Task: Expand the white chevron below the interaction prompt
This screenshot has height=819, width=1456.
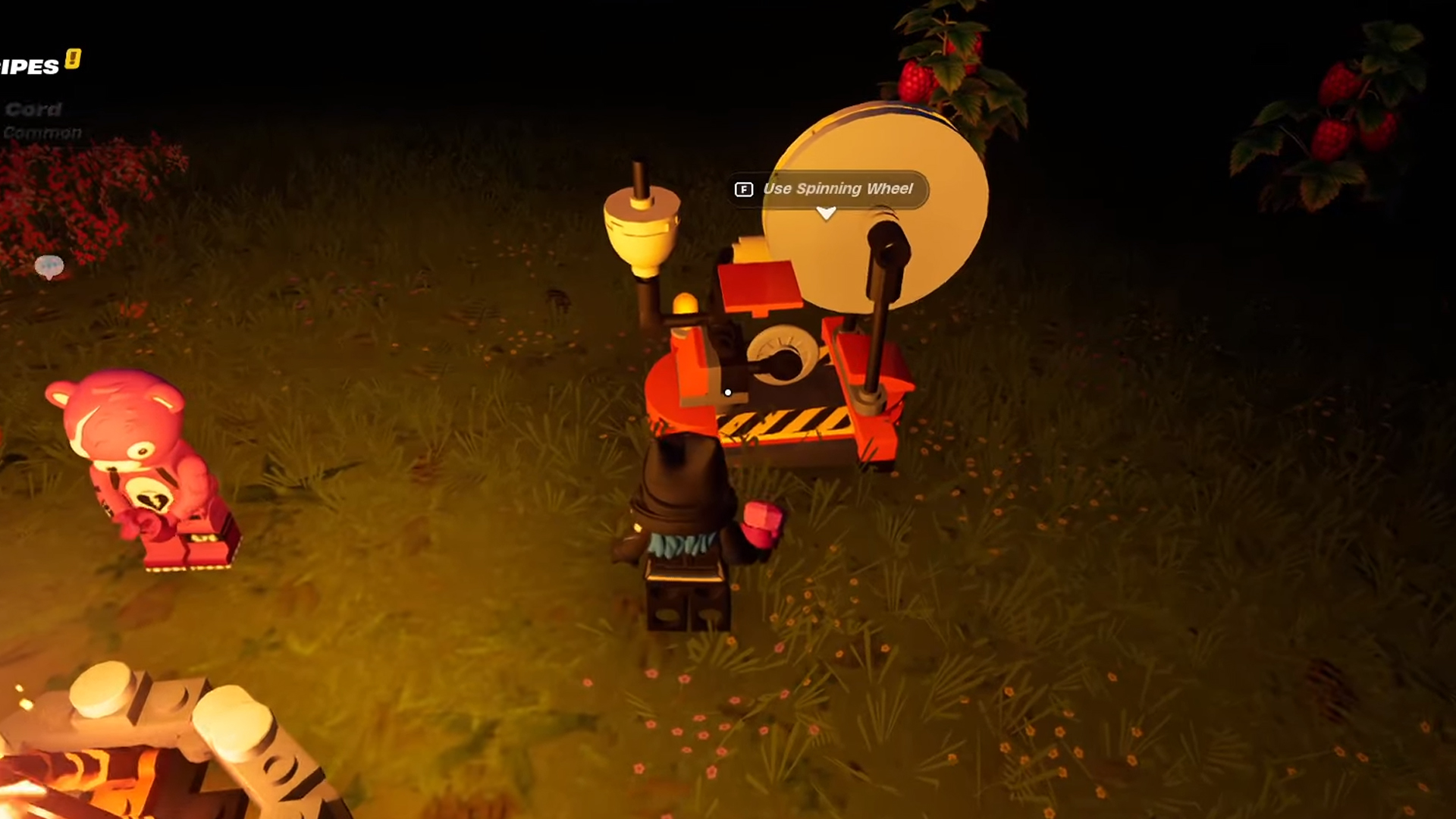Action: tap(826, 214)
